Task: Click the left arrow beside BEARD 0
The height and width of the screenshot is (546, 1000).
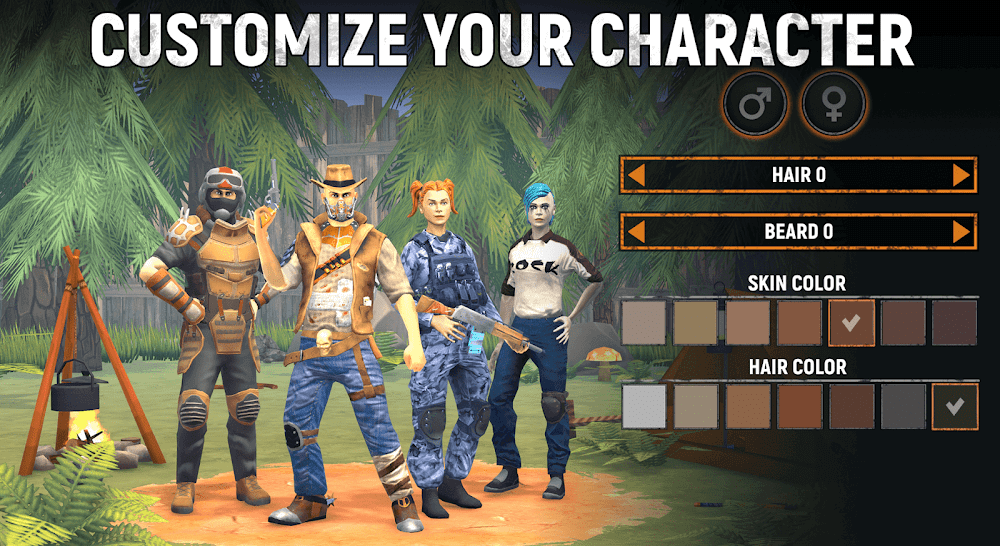Action: point(635,232)
